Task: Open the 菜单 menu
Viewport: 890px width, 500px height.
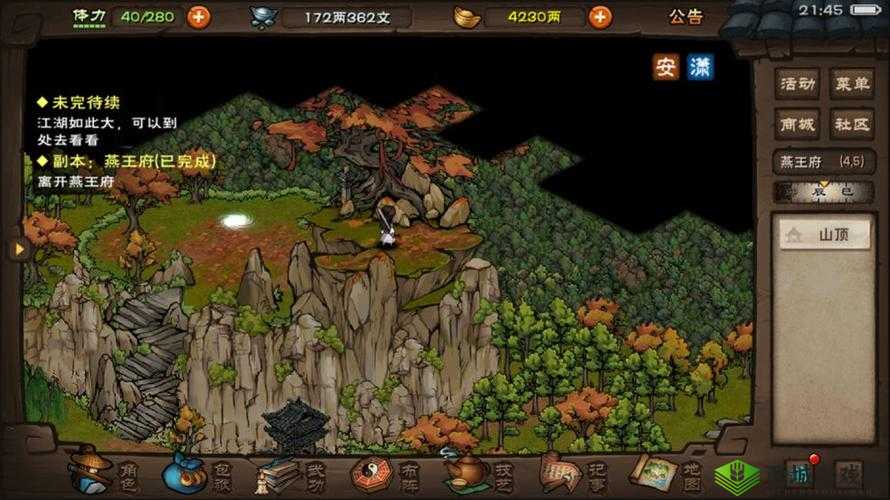Action: [852, 83]
